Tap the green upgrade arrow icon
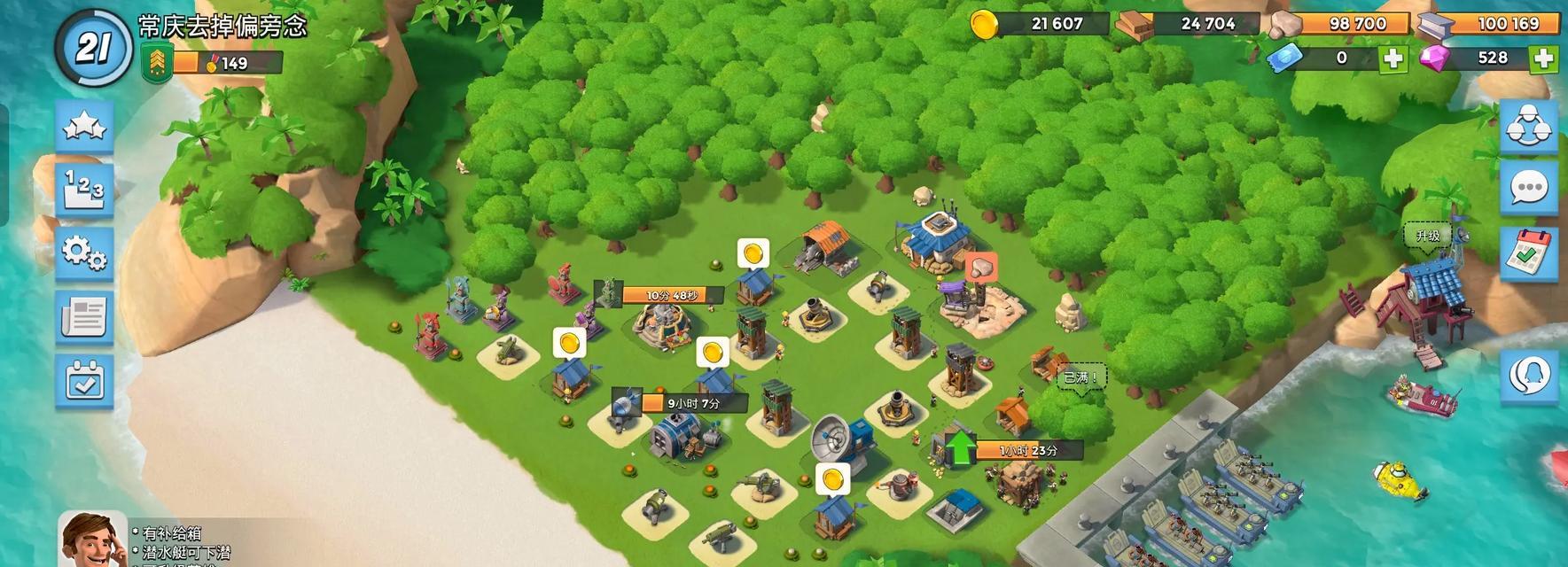 [x=959, y=449]
